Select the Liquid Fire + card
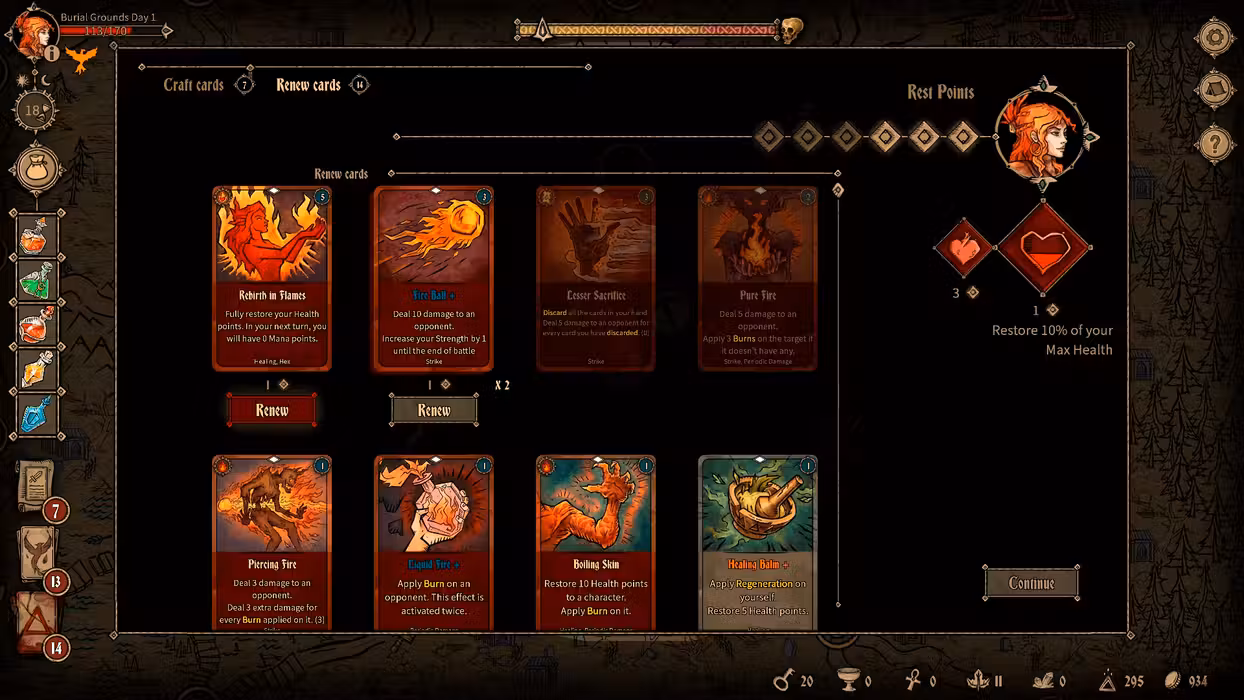 pyautogui.click(x=434, y=543)
